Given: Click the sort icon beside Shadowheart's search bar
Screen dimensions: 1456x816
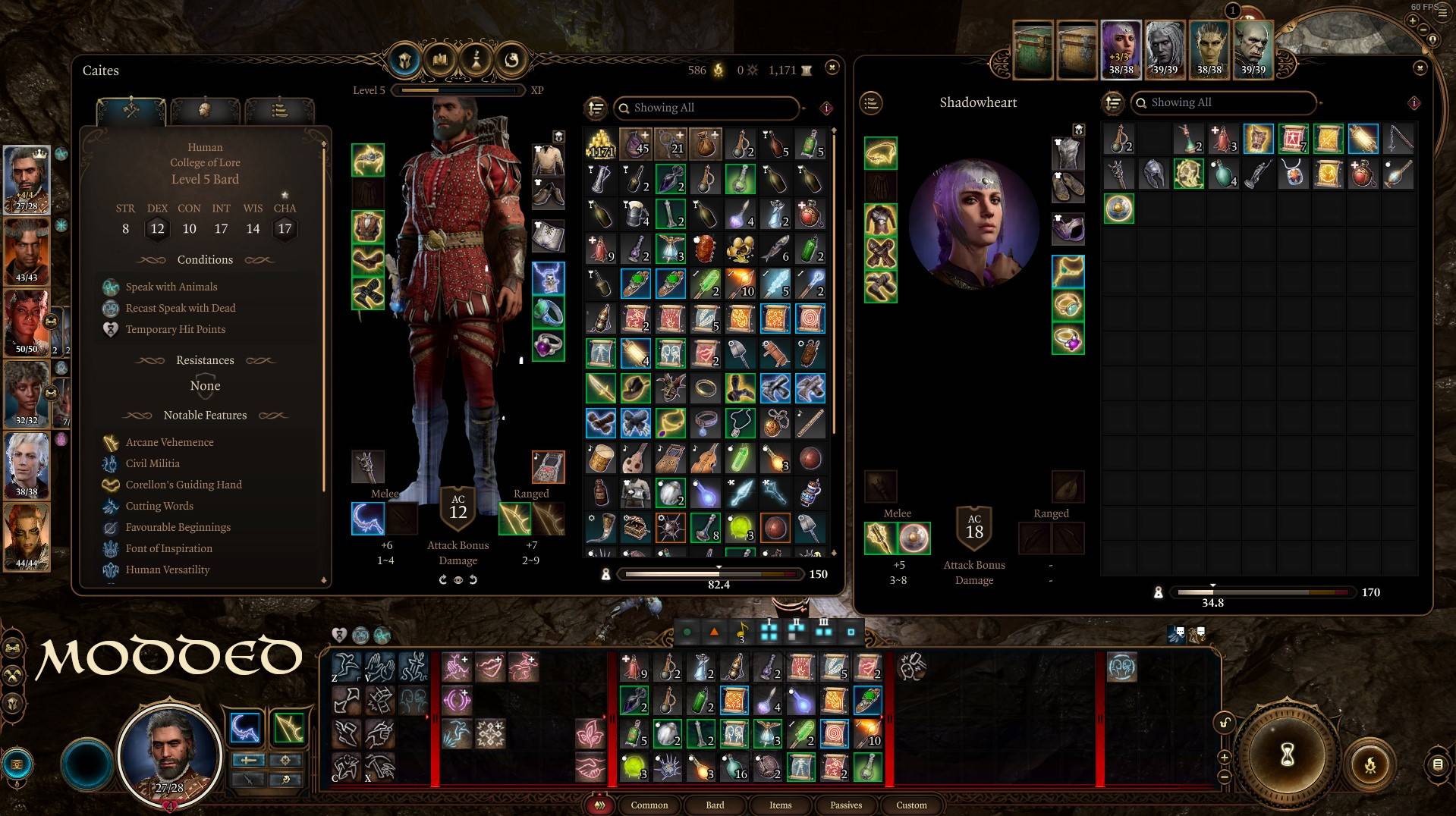Looking at the screenshot, I should pyautogui.click(x=1112, y=103).
